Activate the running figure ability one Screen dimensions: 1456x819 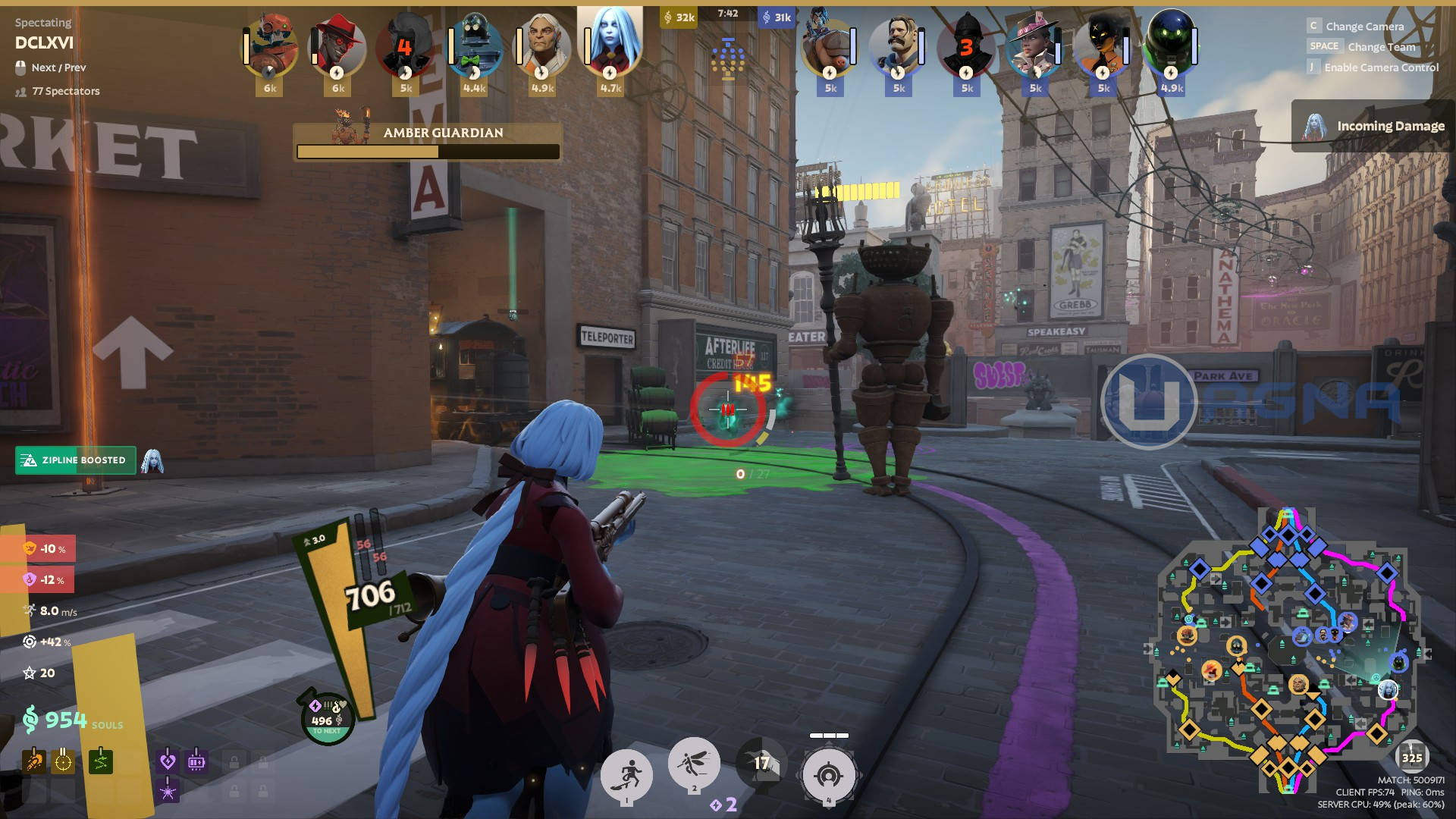626,775
